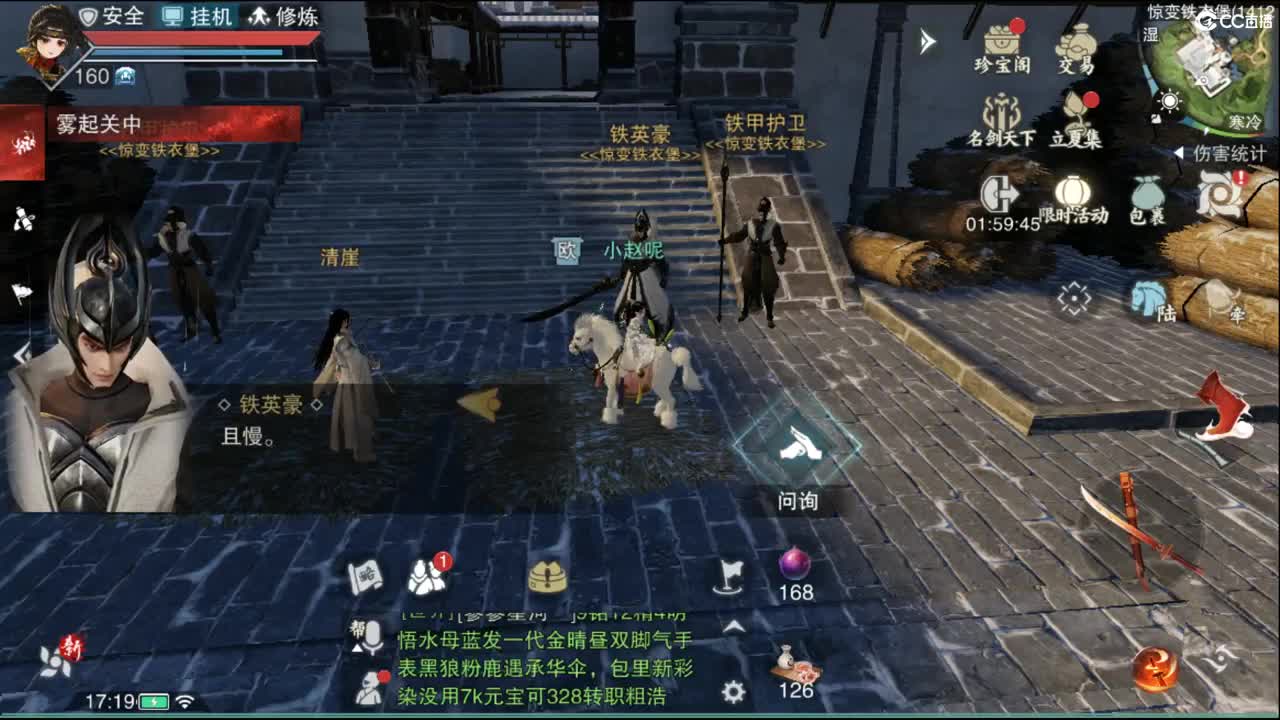Open the 修炼 cultivation menu

click(285, 16)
